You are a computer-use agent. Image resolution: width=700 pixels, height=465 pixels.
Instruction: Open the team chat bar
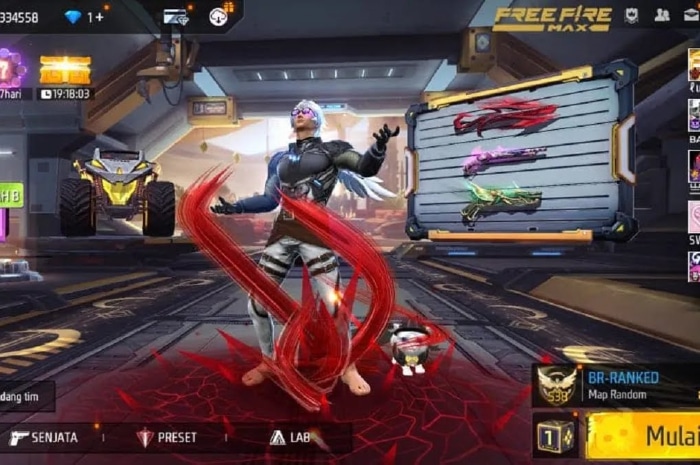tap(25, 396)
